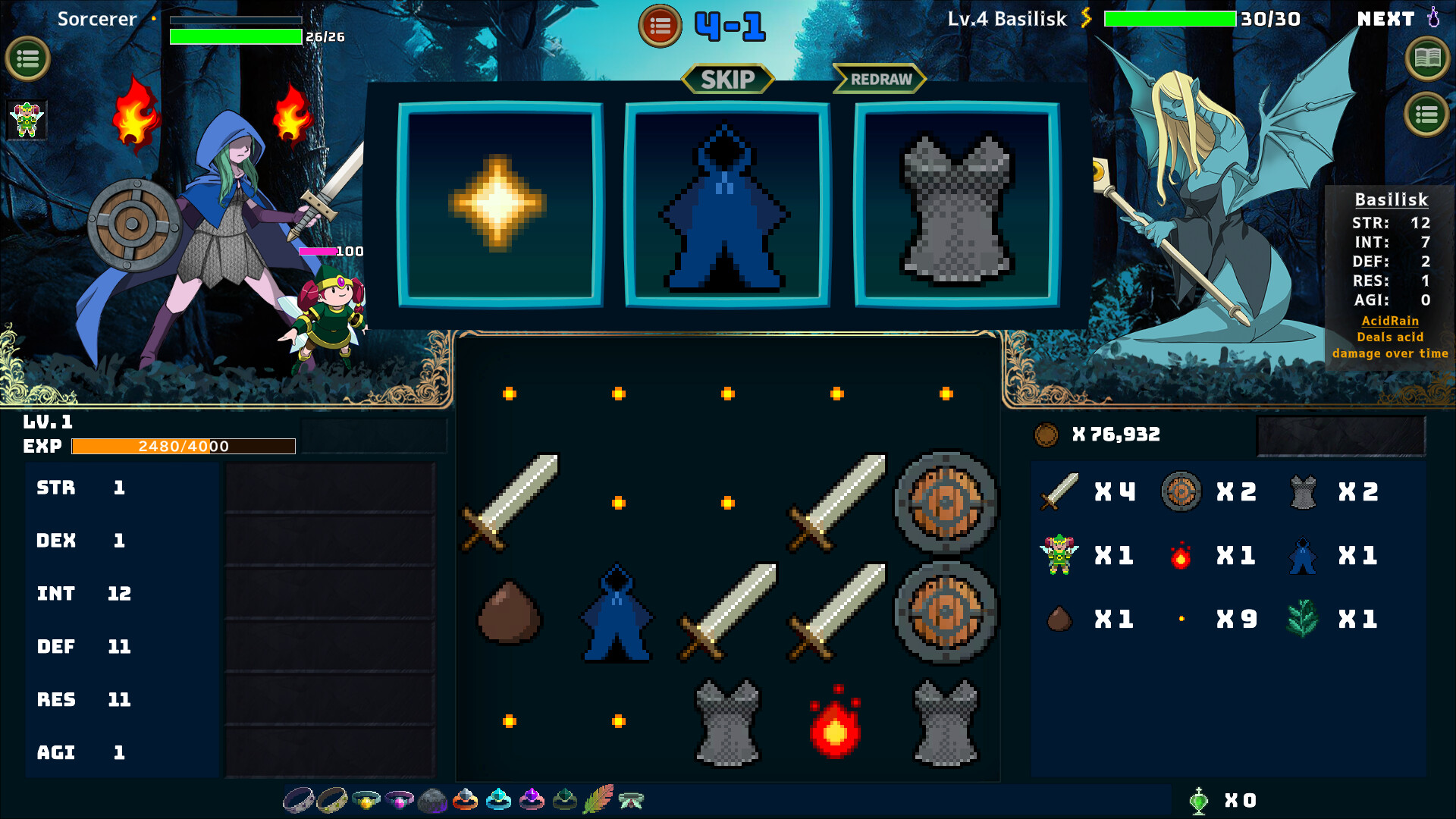Open the green list button under the book
Viewport: 1456px width, 819px height.
click(1426, 115)
